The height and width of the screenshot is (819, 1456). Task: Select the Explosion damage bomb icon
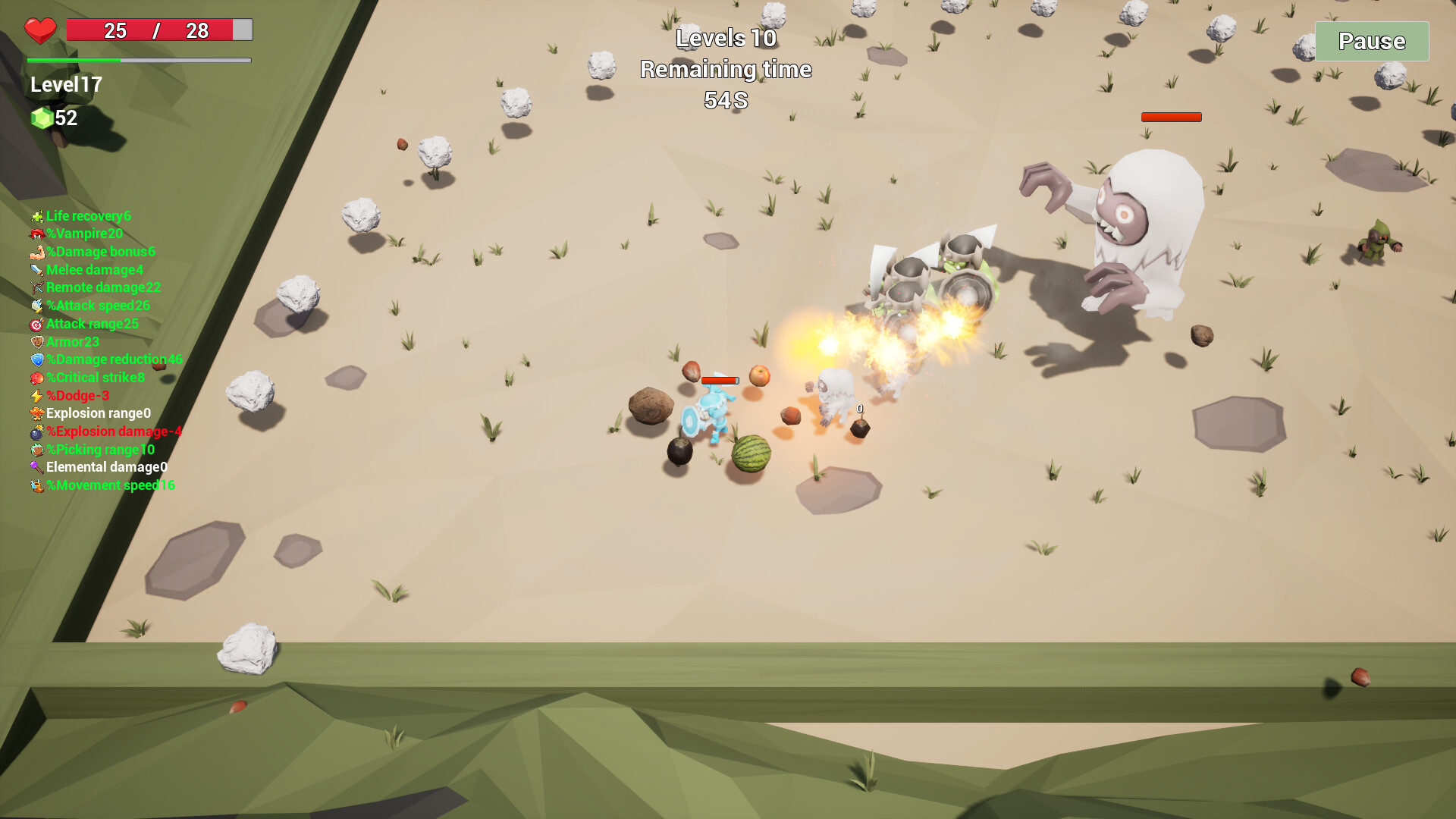click(35, 431)
